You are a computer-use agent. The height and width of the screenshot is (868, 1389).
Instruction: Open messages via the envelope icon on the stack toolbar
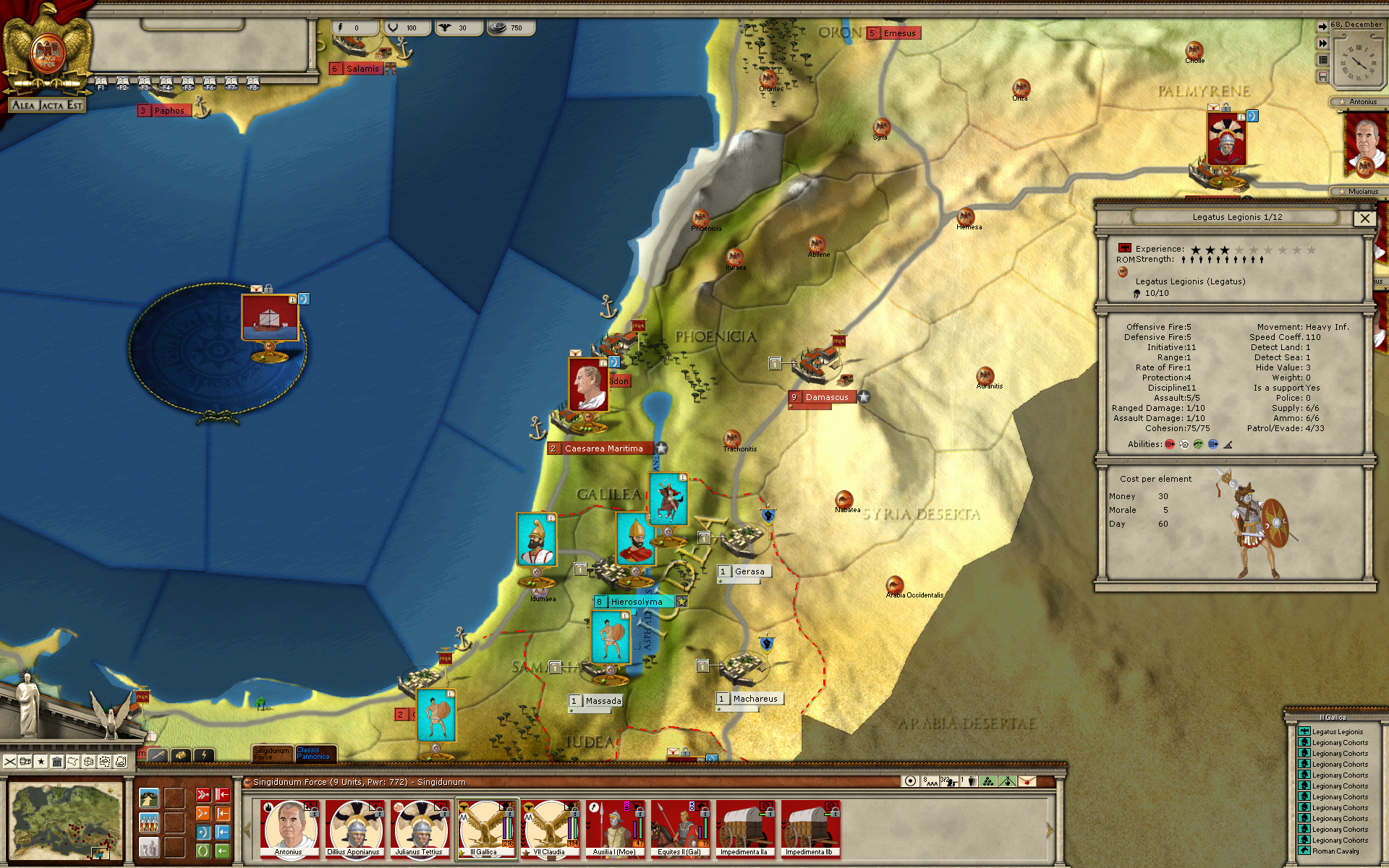(x=1027, y=782)
